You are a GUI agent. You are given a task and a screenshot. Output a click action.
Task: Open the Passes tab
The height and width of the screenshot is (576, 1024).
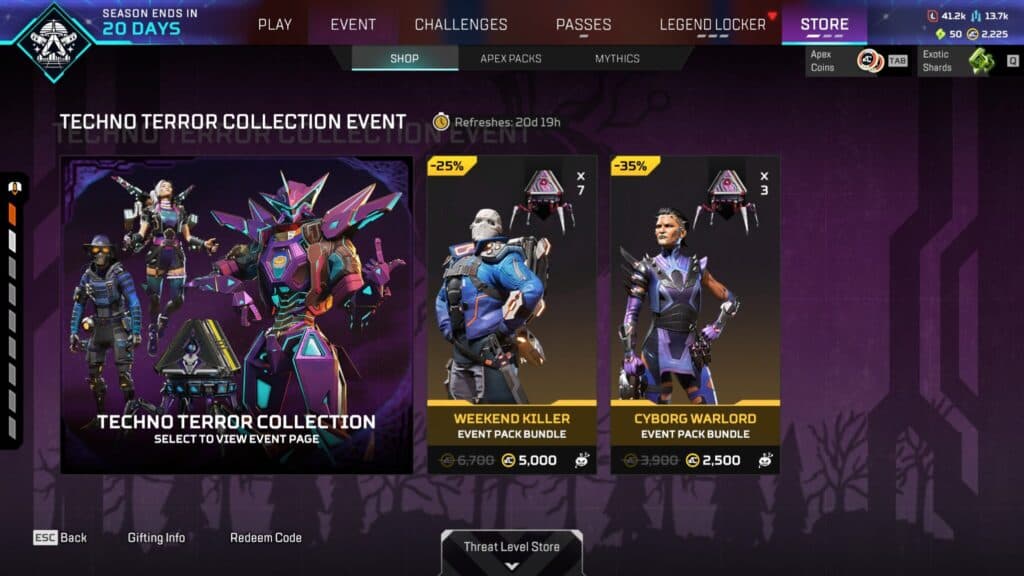point(584,24)
